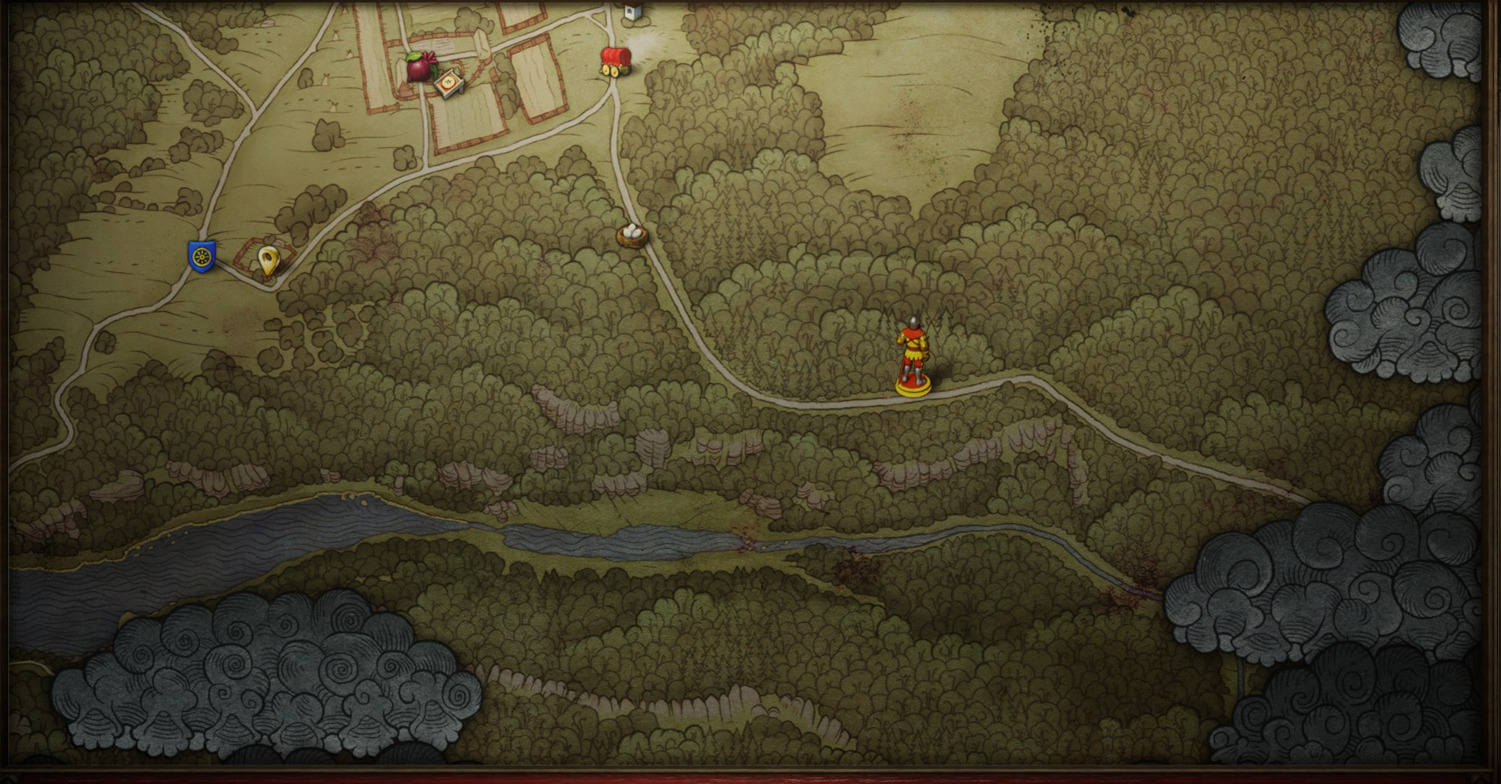Select the blue shield map marker
The width and height of the screenshot is (1501, 784).
pyautogui.click(x=201, y=256)
